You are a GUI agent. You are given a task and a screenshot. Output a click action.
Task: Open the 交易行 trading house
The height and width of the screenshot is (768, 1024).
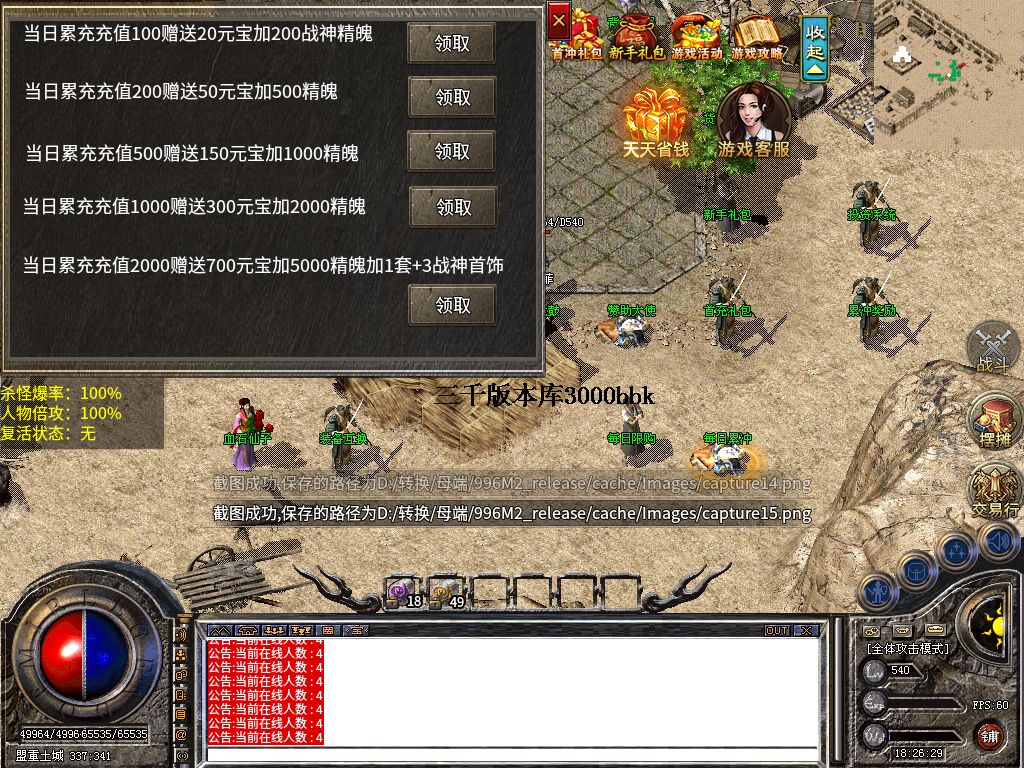[995, 490]
